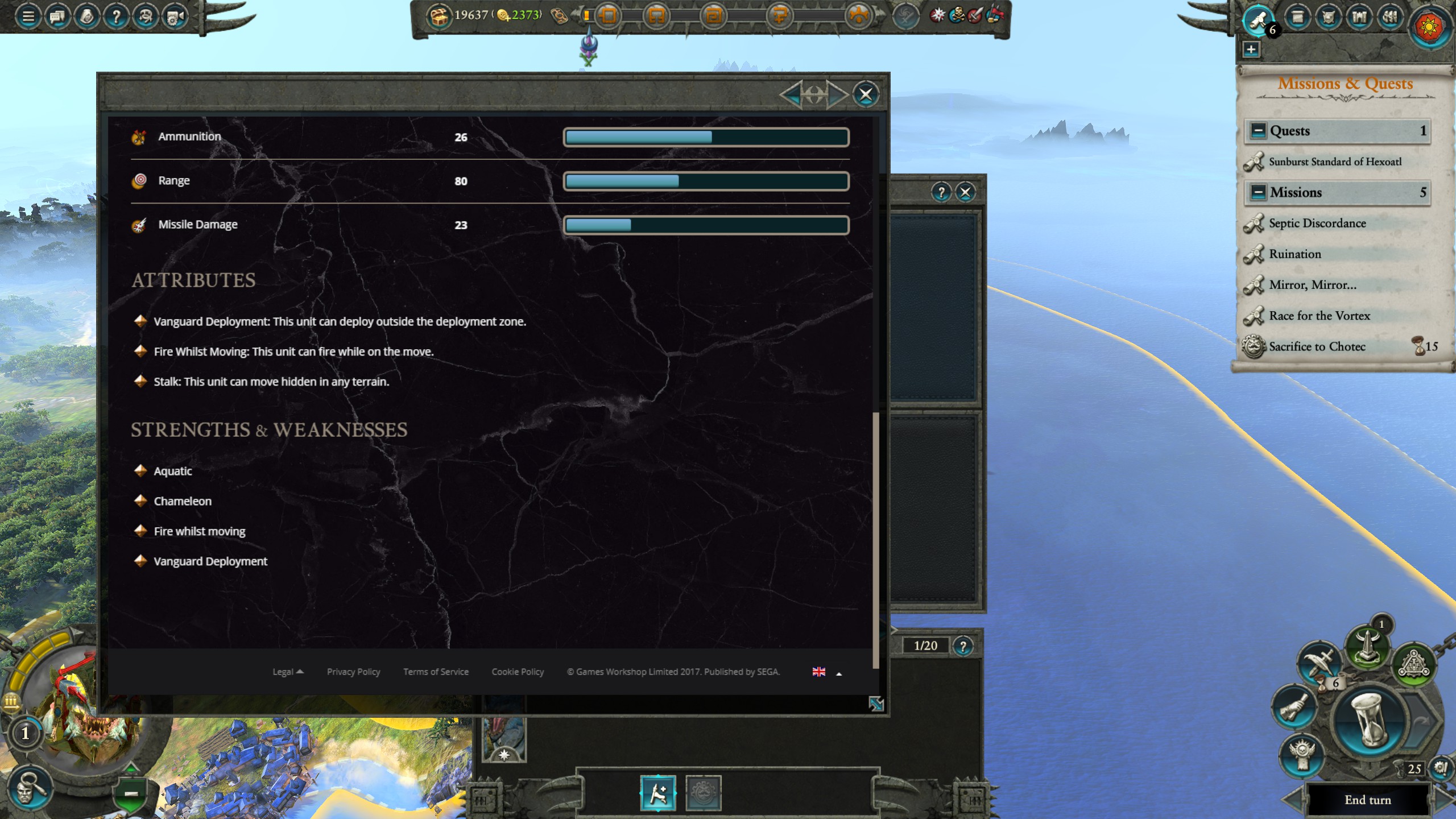
Task: Open the Ruination mission
Action: coord(1295,254)
